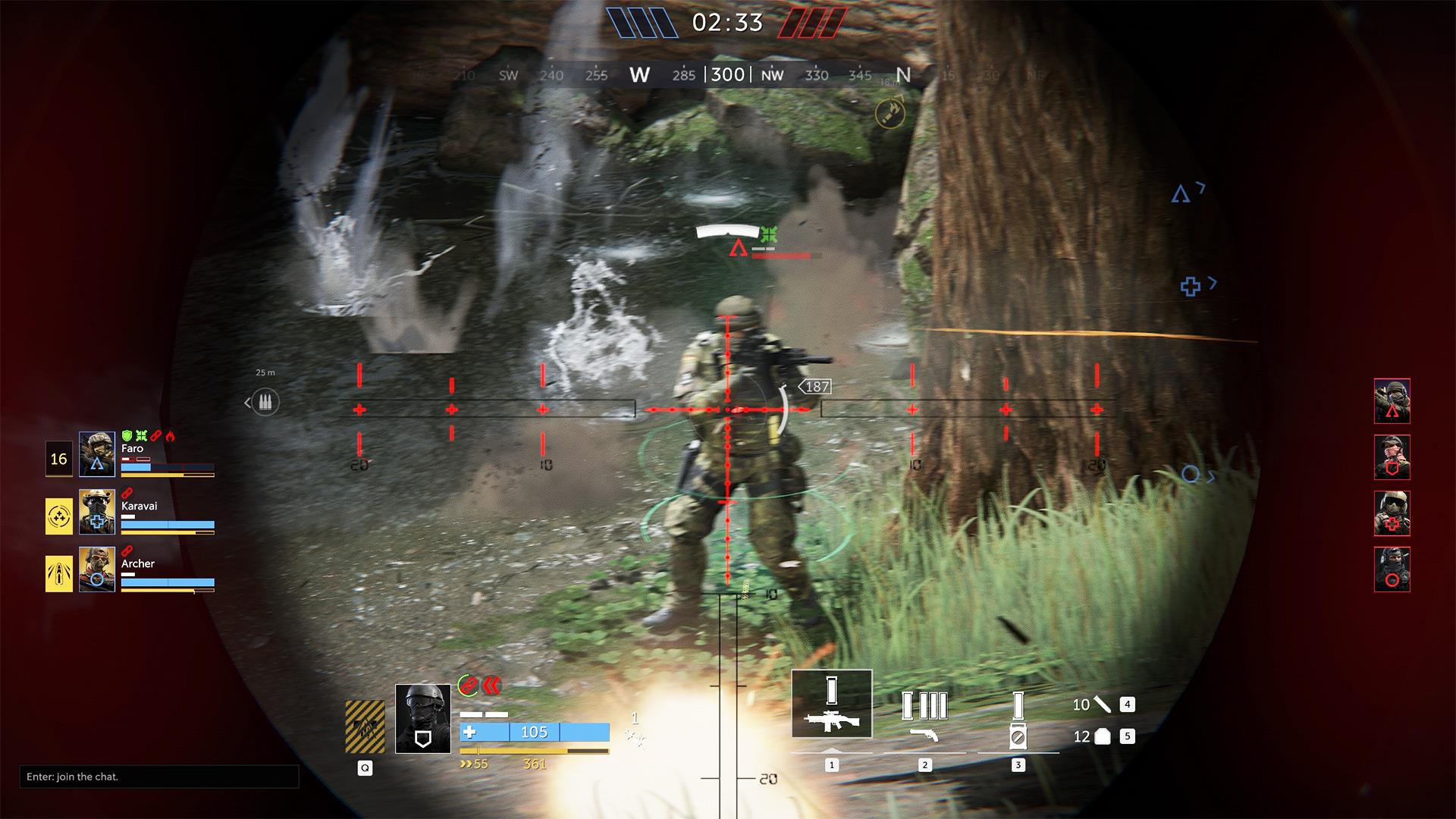
Task: Toggle the yellow targeting ability icon beside Karavai
Action: [x=59, y=516]
